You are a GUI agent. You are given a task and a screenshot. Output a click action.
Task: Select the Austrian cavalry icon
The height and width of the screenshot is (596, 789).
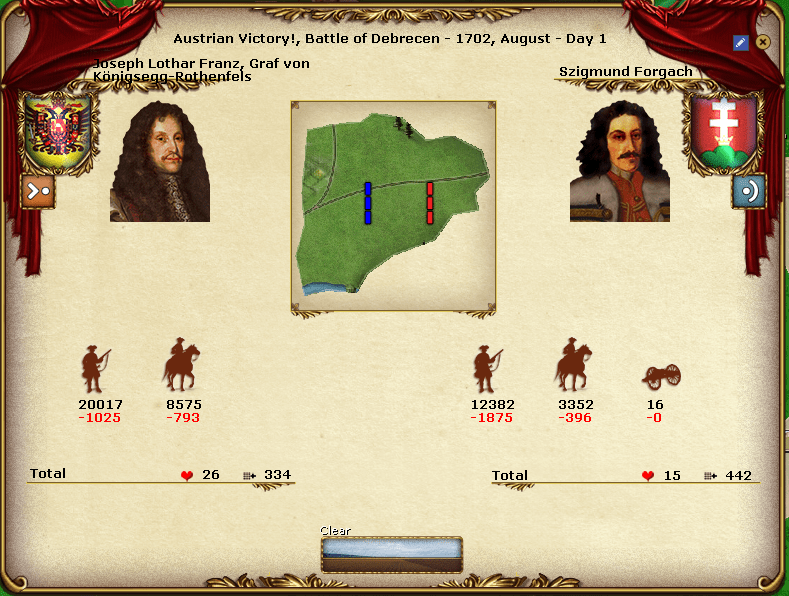coord(181,367)
